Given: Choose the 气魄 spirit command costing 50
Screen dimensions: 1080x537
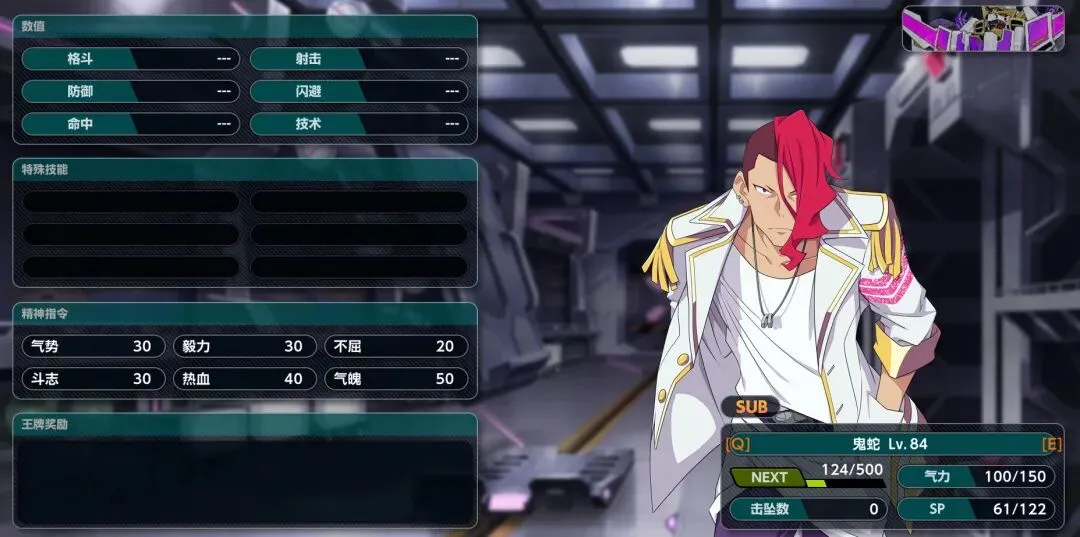Looking at the screenshot, I should [x=395, y=379].
